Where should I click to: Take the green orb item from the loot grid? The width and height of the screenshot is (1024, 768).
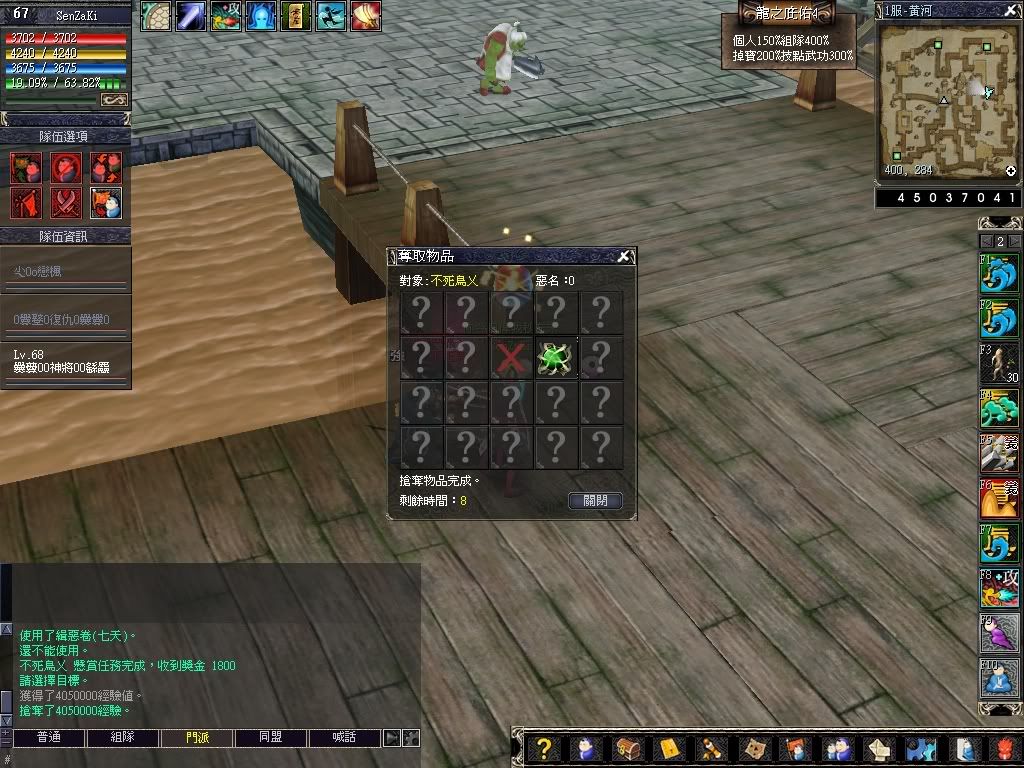(555, 358)
